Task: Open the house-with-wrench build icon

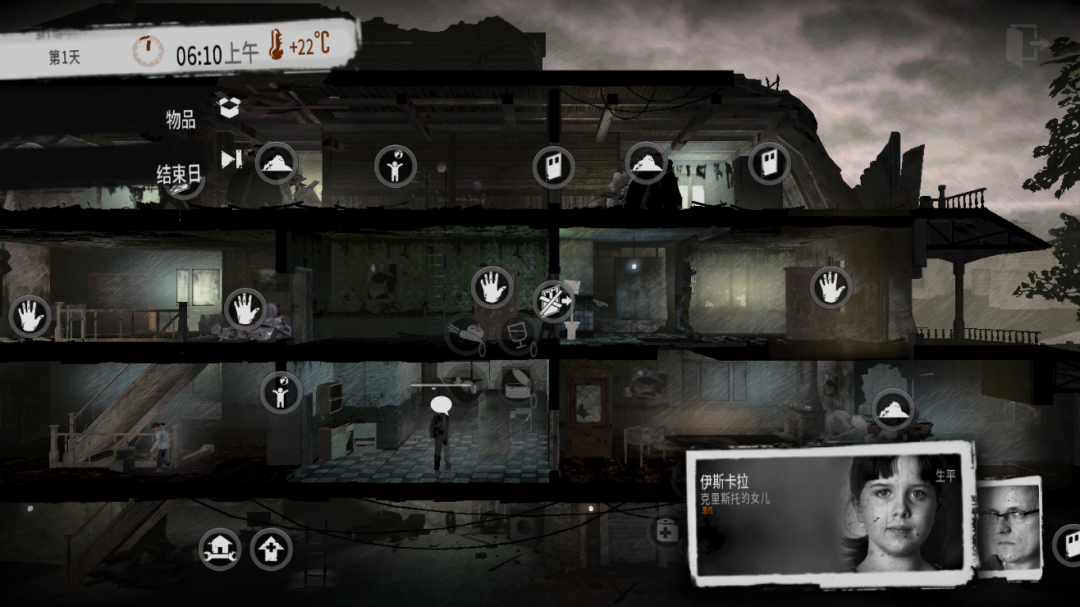Action: tap(219, 548)
